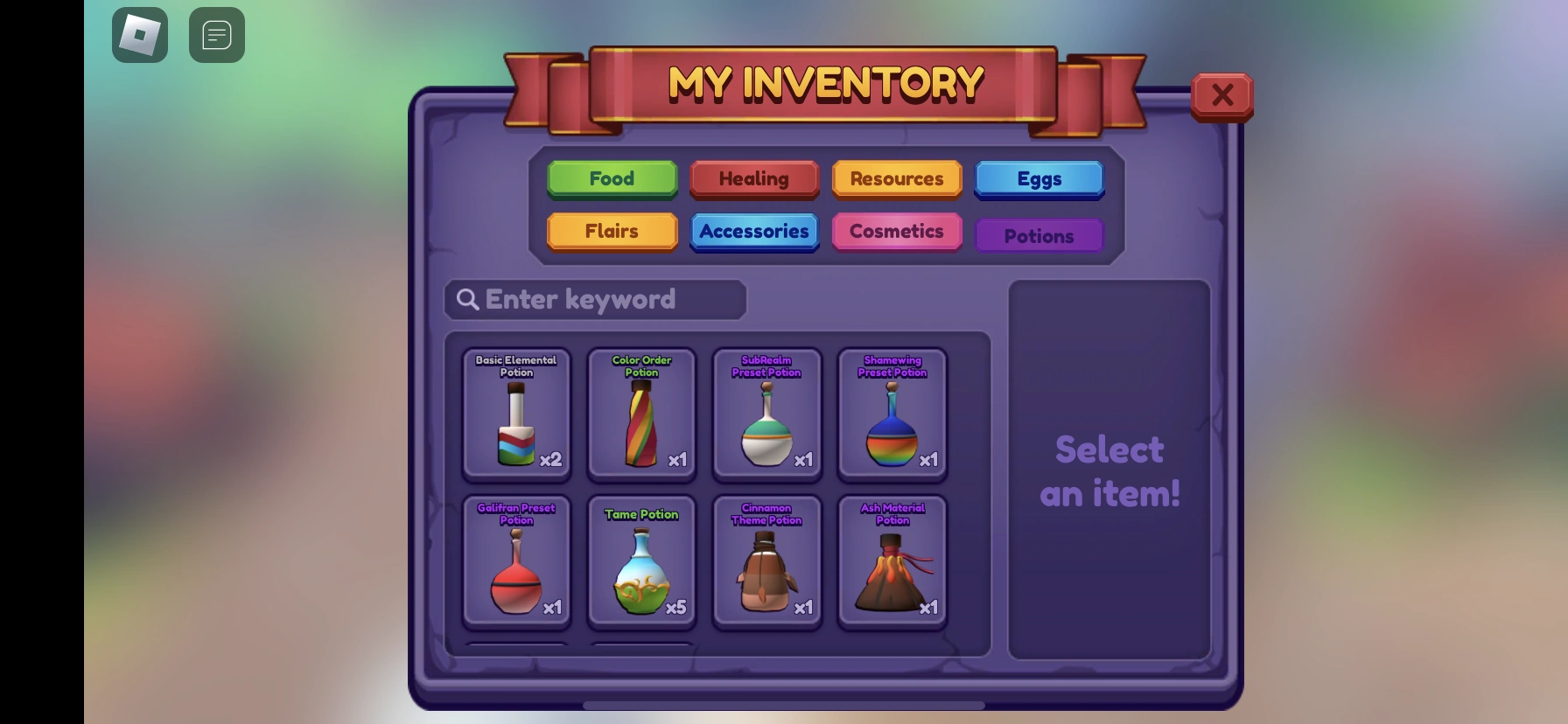Switch to the Food category
1568x724 pixels.
611,178
